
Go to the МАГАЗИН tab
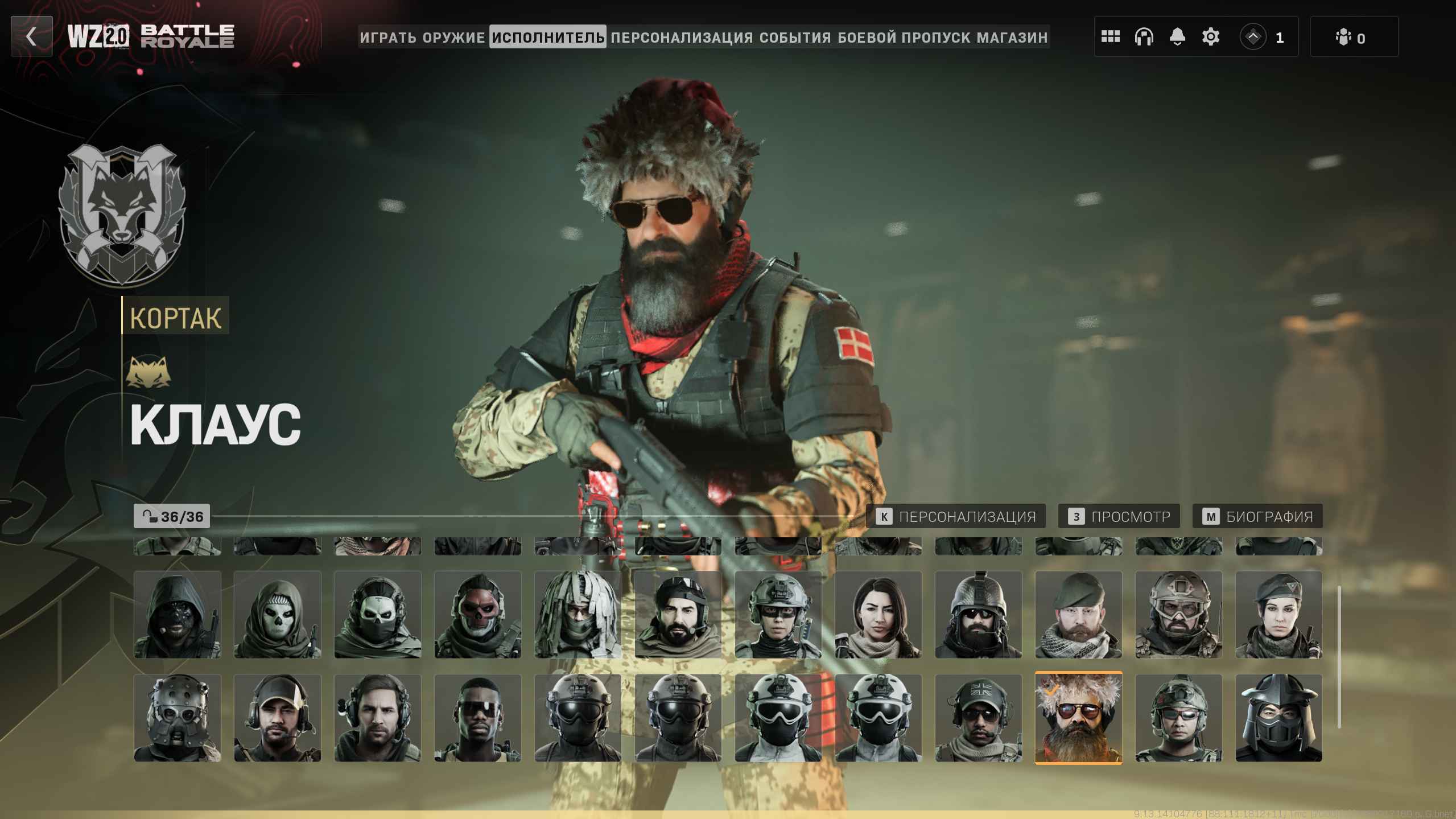click(x=1012, y=38)
